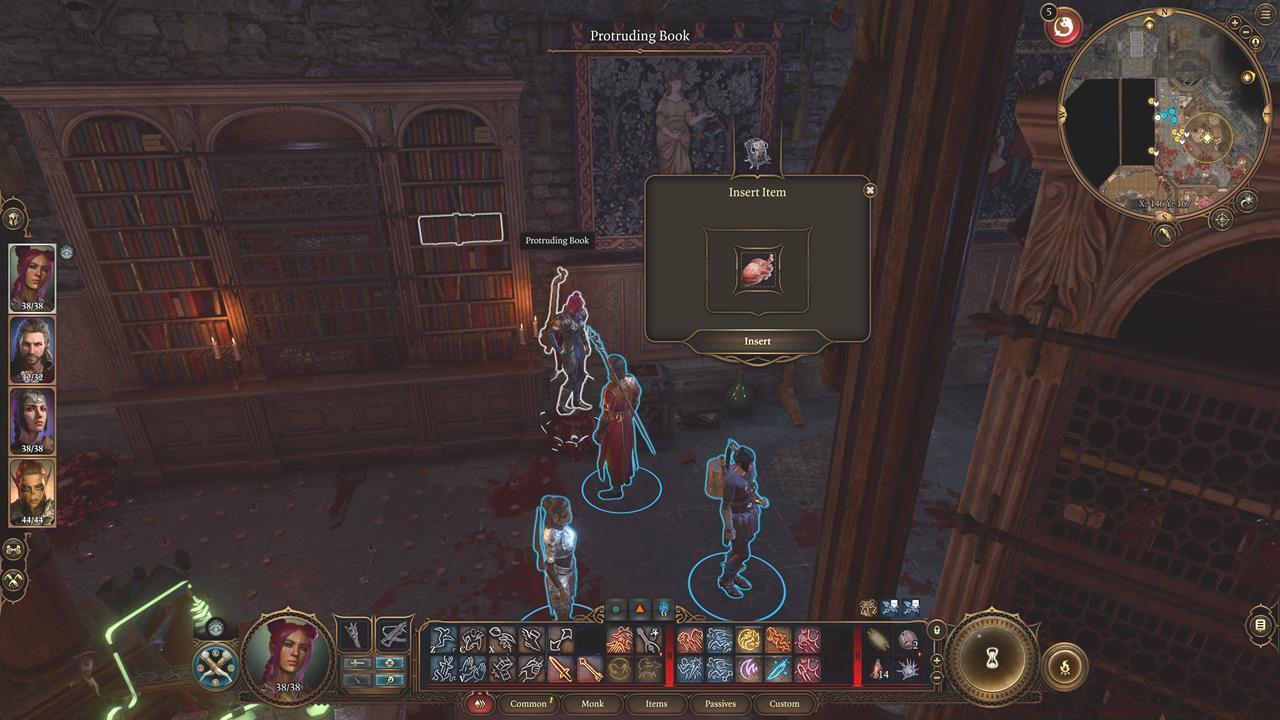Screen dimensions: 1280x720
Task: Close the Insert Item window
Action: (x=870, y=190)
